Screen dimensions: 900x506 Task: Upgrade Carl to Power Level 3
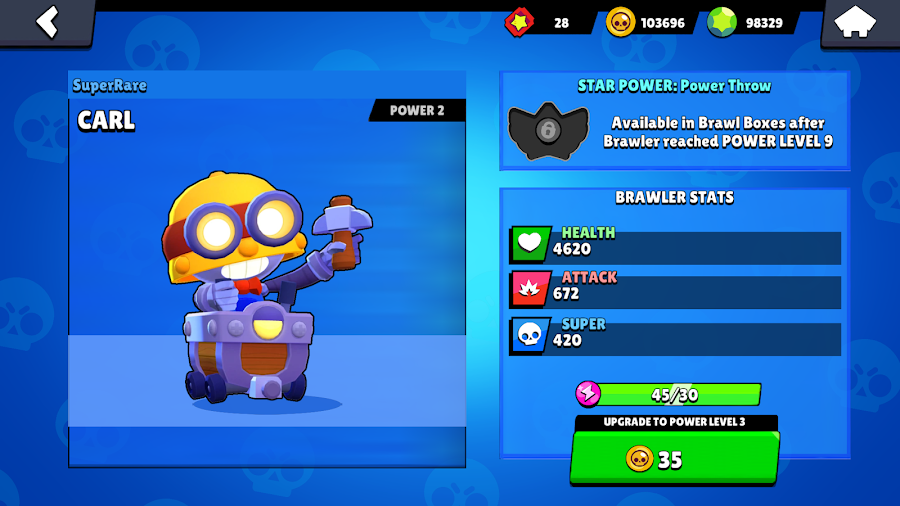pyautogui.click(x=675, y=458)
